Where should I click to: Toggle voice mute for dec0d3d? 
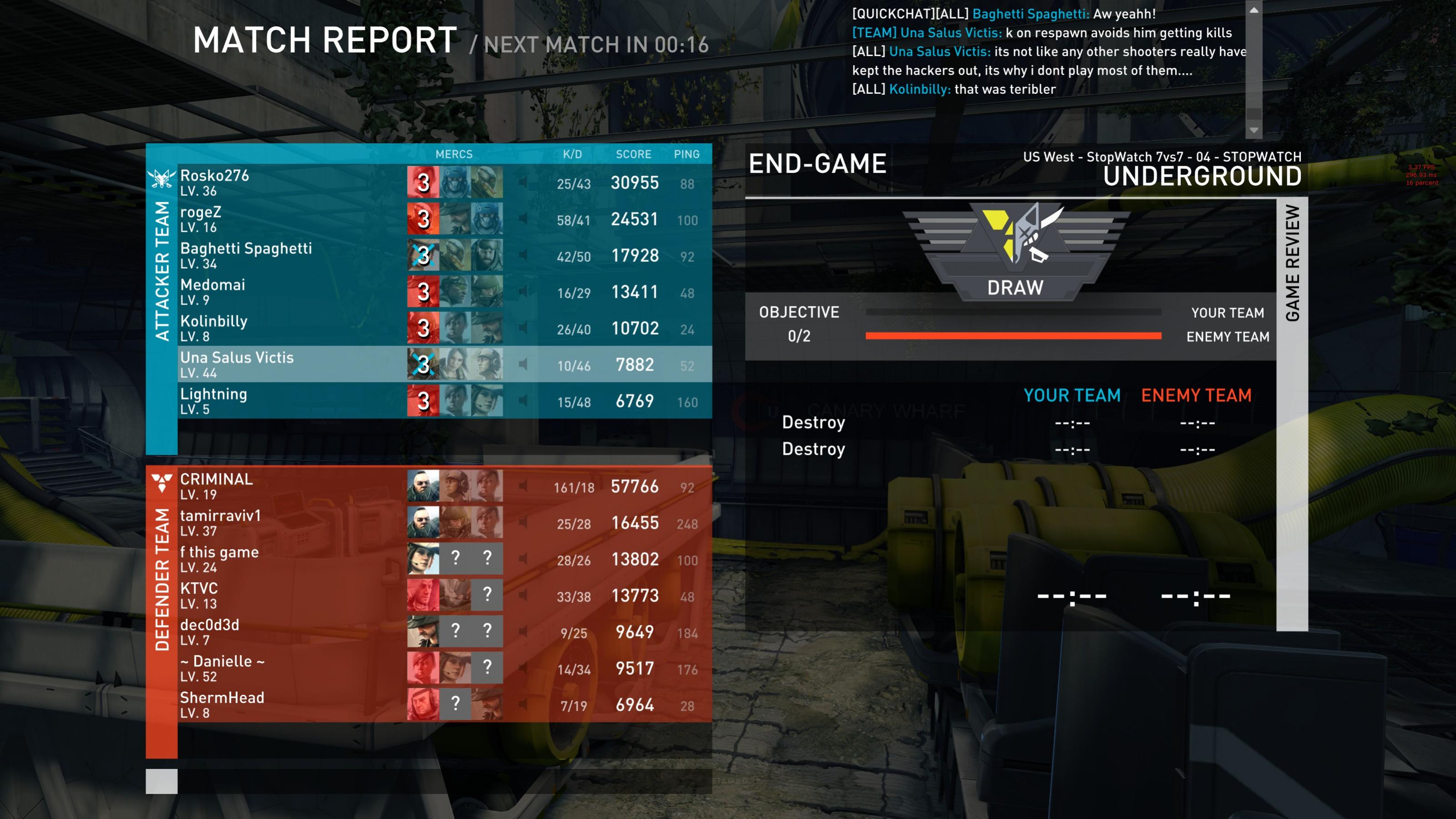[x=523, y=632]
